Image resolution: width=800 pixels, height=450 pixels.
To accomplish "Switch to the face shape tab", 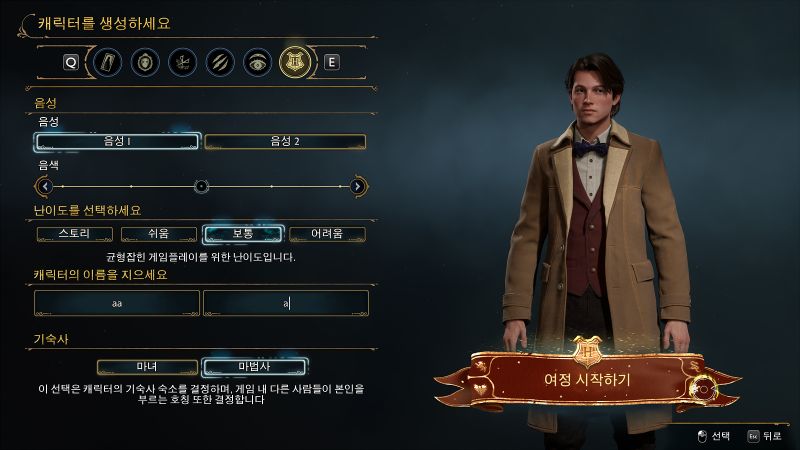I will point(145,62).
